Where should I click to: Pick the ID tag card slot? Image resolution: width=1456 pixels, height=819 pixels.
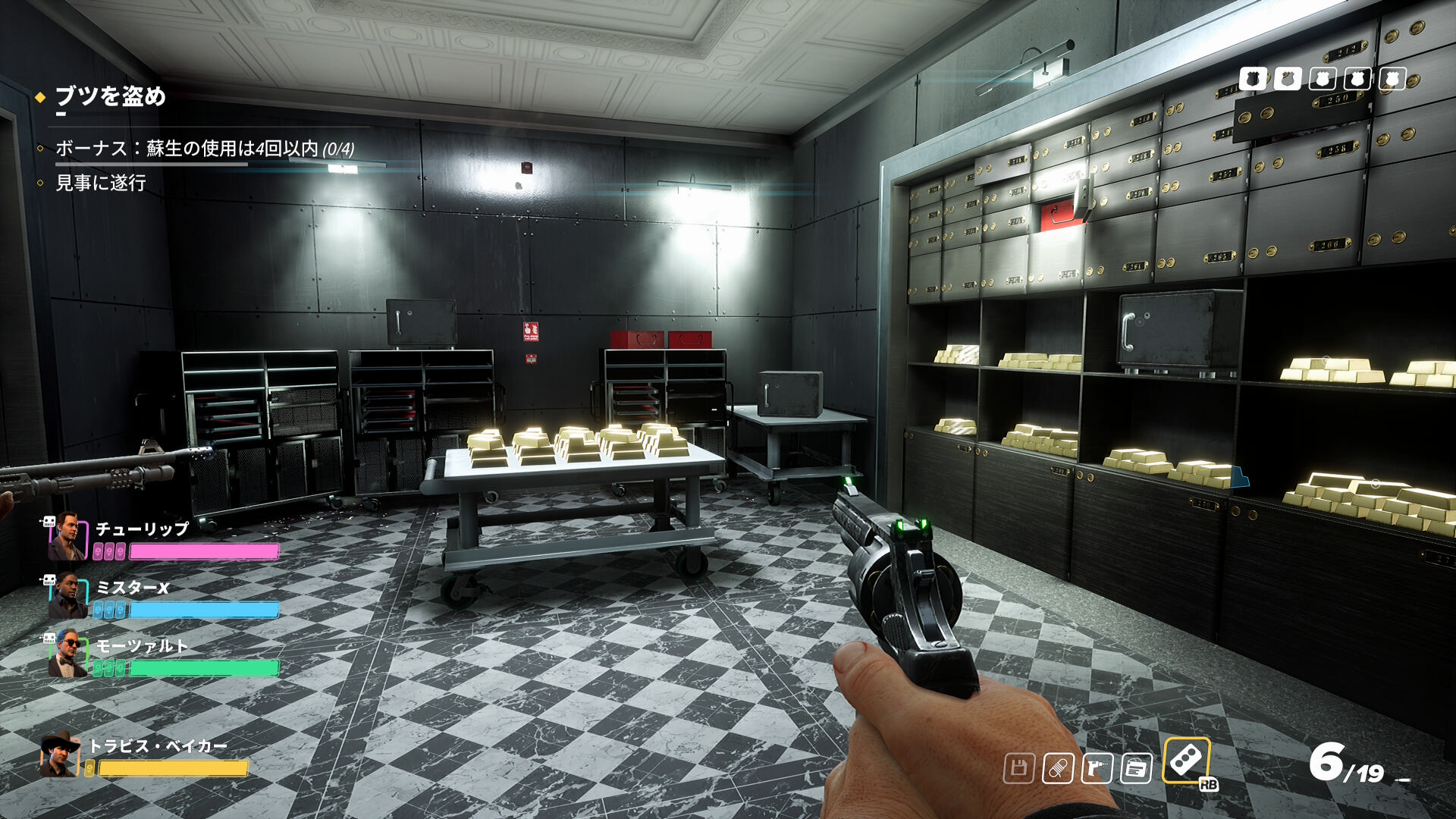tap(1136, 769)
